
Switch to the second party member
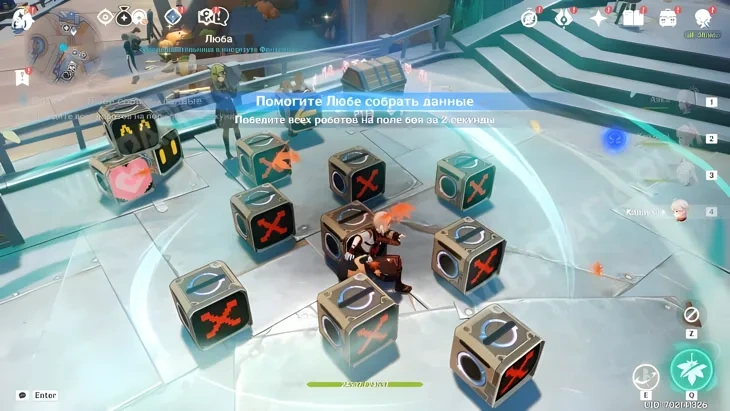[688, 138]
